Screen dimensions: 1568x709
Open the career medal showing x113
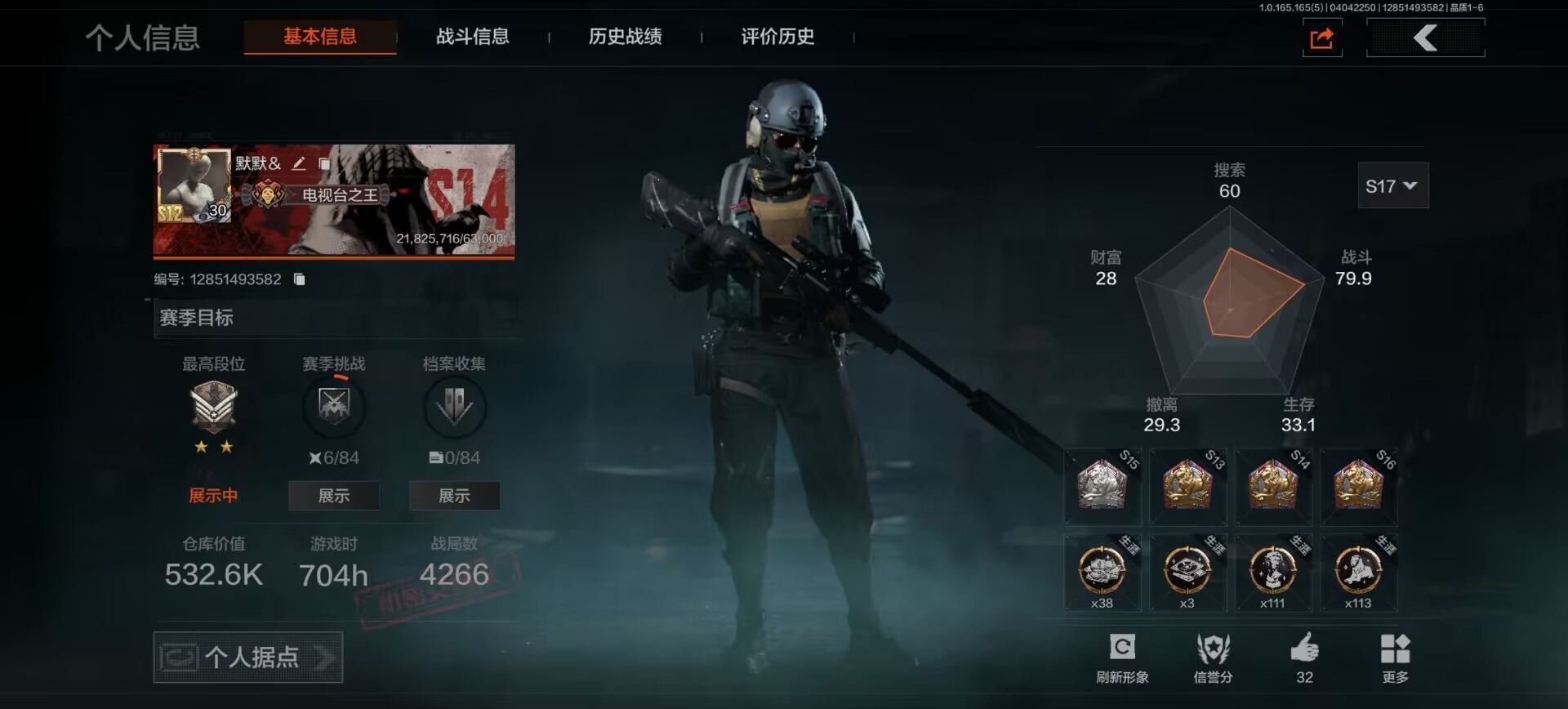point(1358,572)
